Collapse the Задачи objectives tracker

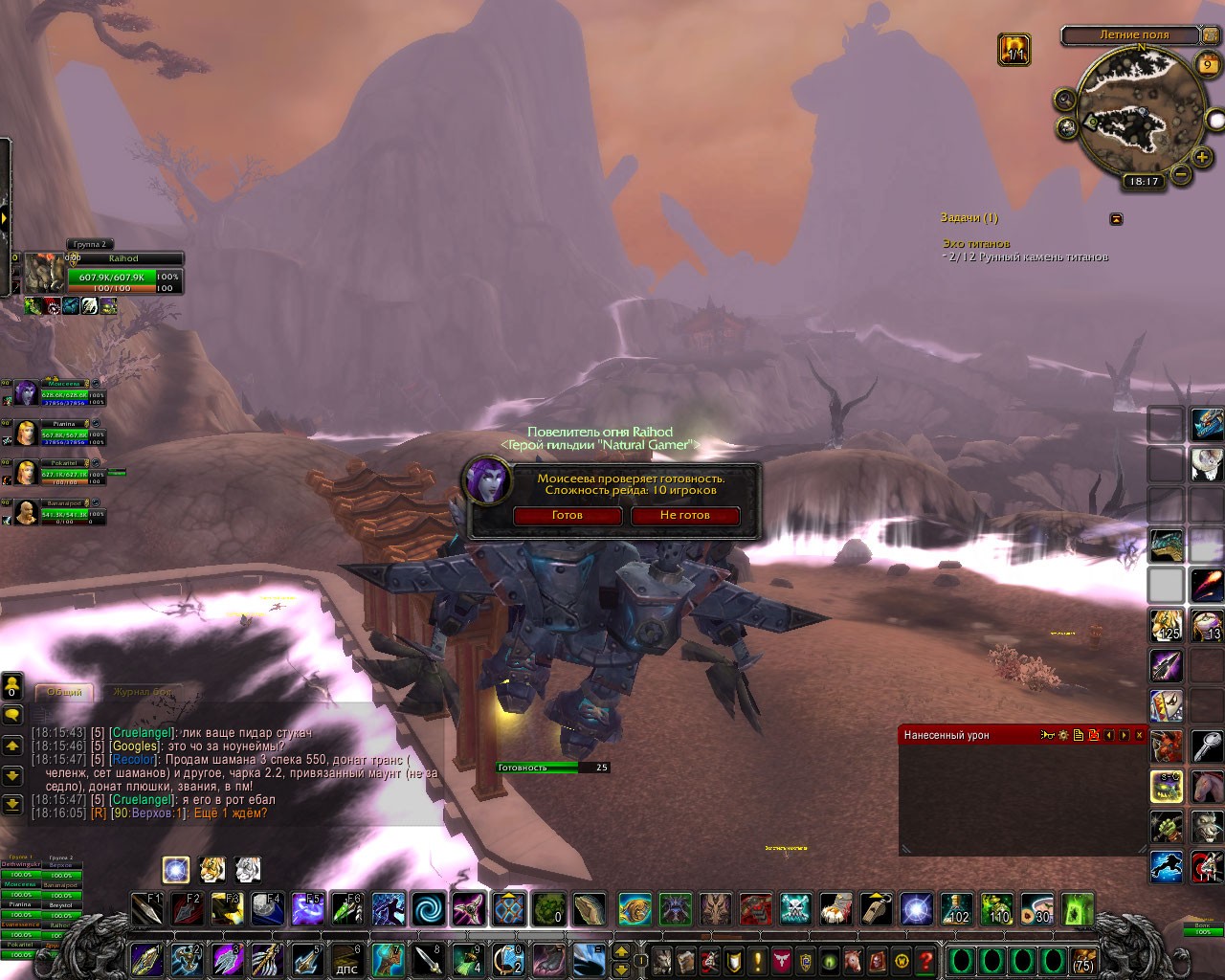tap(1116, 219)
